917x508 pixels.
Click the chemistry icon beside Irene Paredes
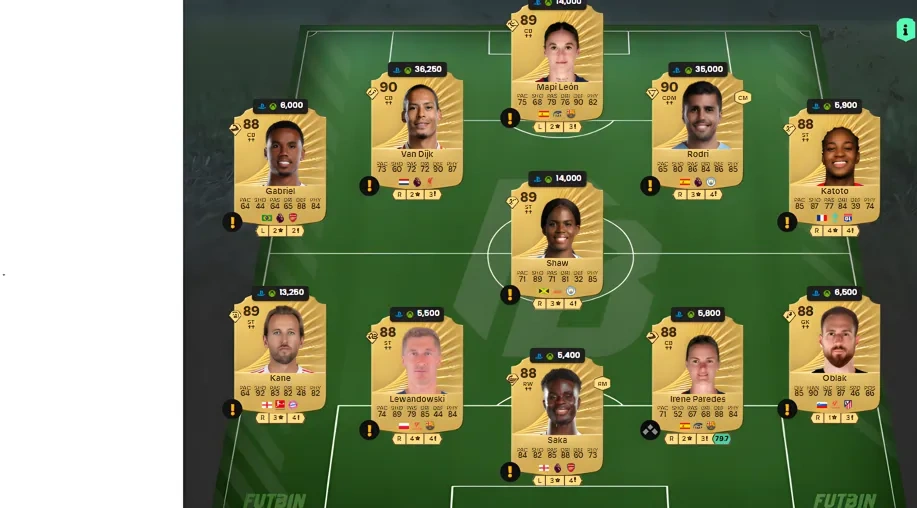coord(650,429)
